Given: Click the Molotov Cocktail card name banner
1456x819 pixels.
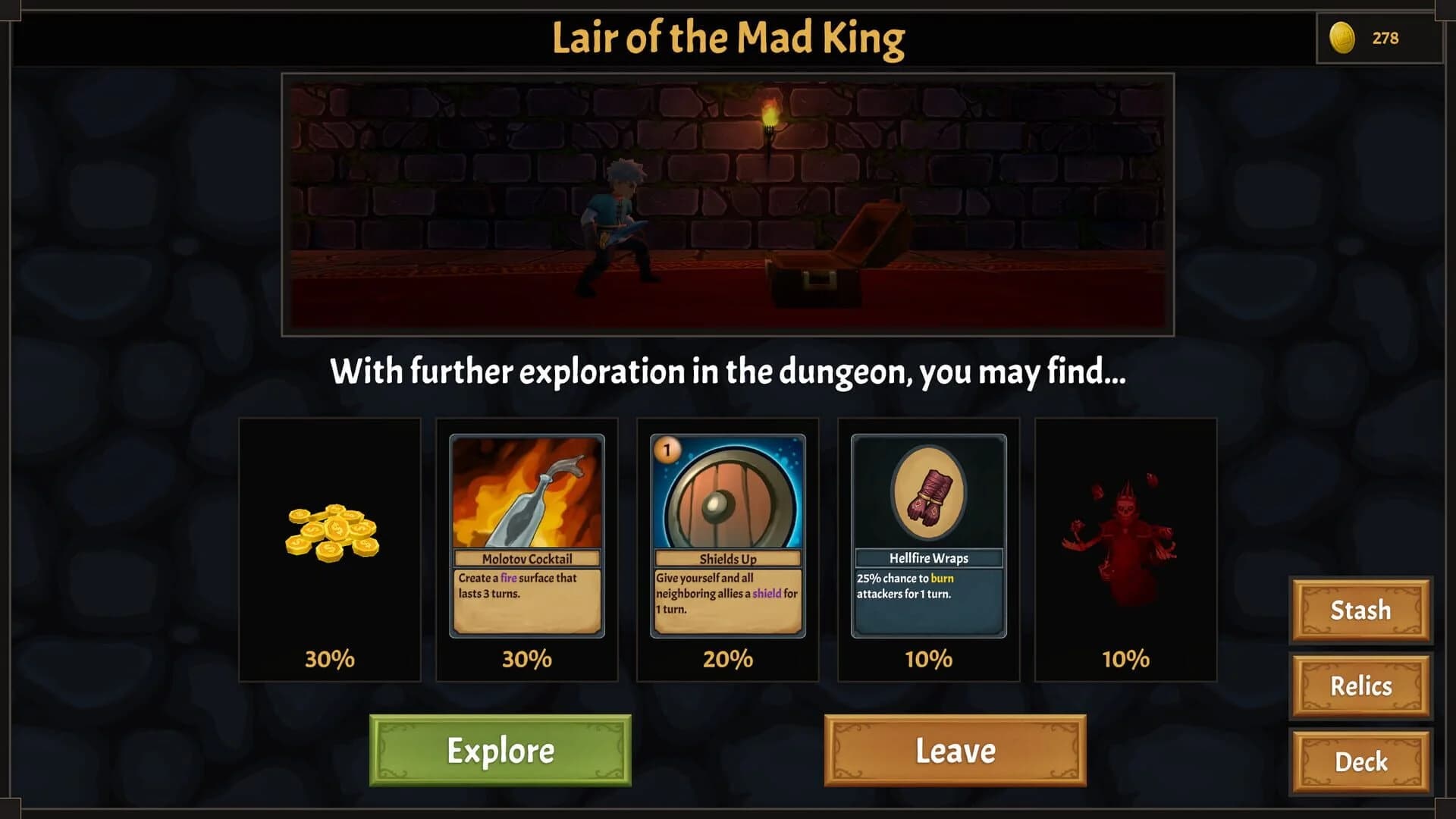Looking at the screenshot, I should 526,557.
